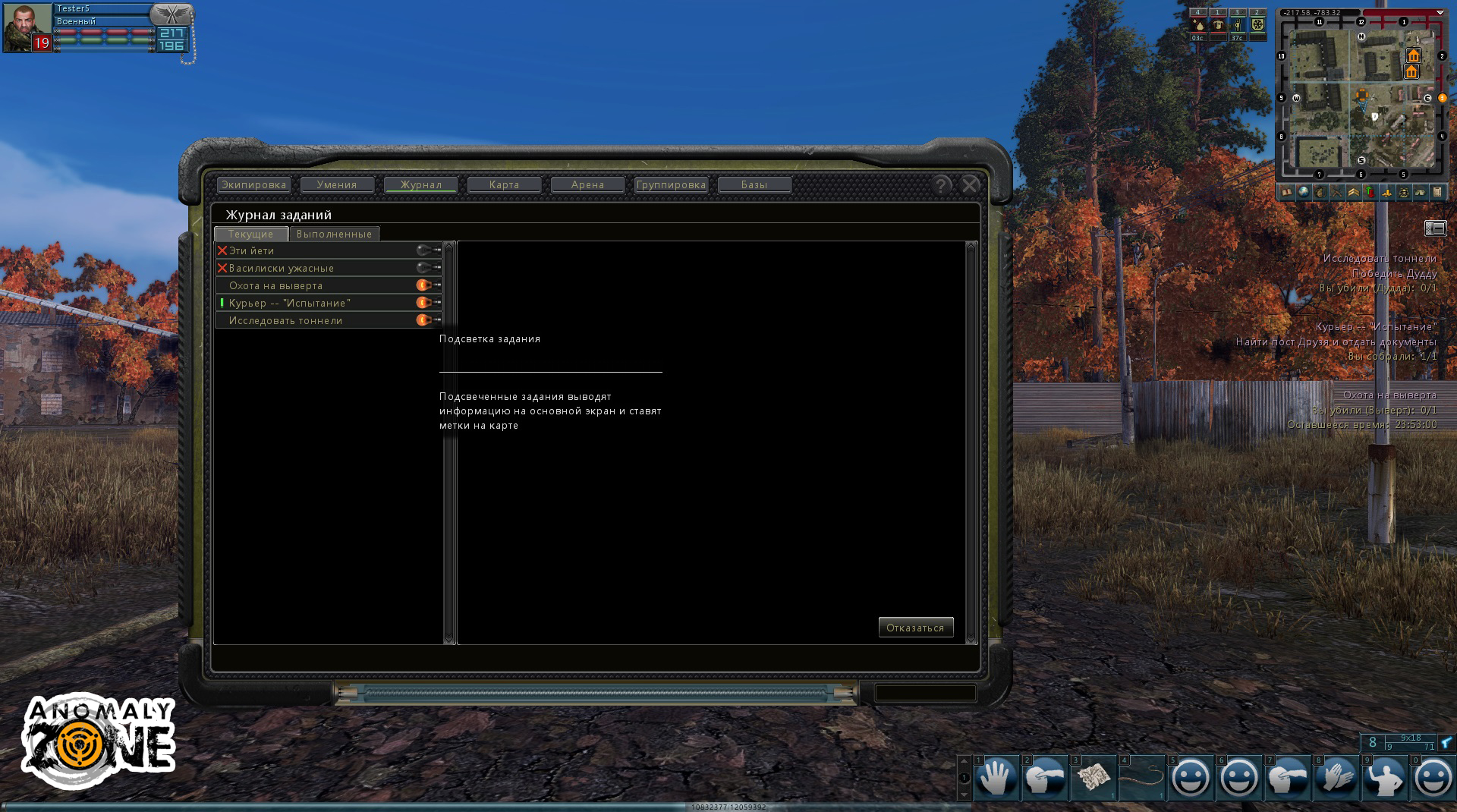Viewport: 1457px width, 812px height.
Task: Open help with the question mark button
Action: point(941,184)
